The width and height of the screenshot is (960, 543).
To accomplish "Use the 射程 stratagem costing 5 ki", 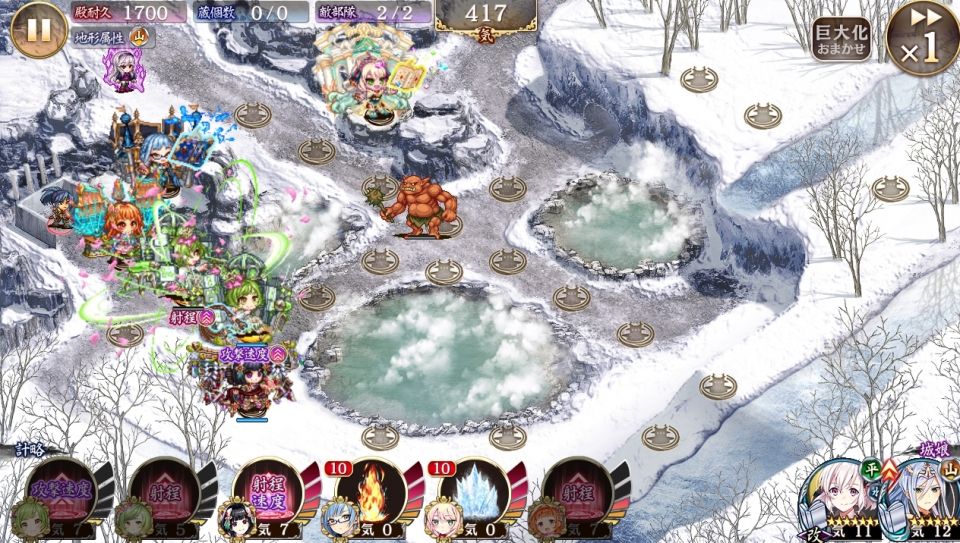I will point(161,495).
